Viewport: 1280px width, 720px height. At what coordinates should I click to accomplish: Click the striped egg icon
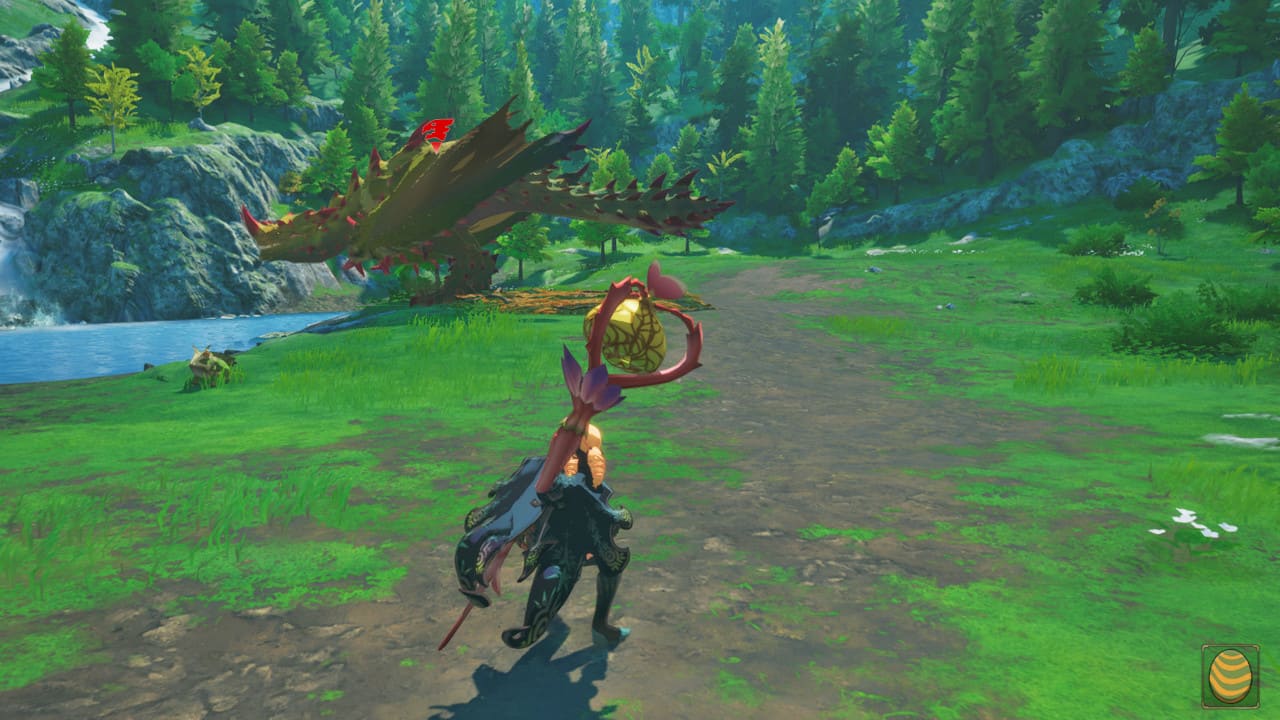pyautogui.click(x=1230, y=677)
